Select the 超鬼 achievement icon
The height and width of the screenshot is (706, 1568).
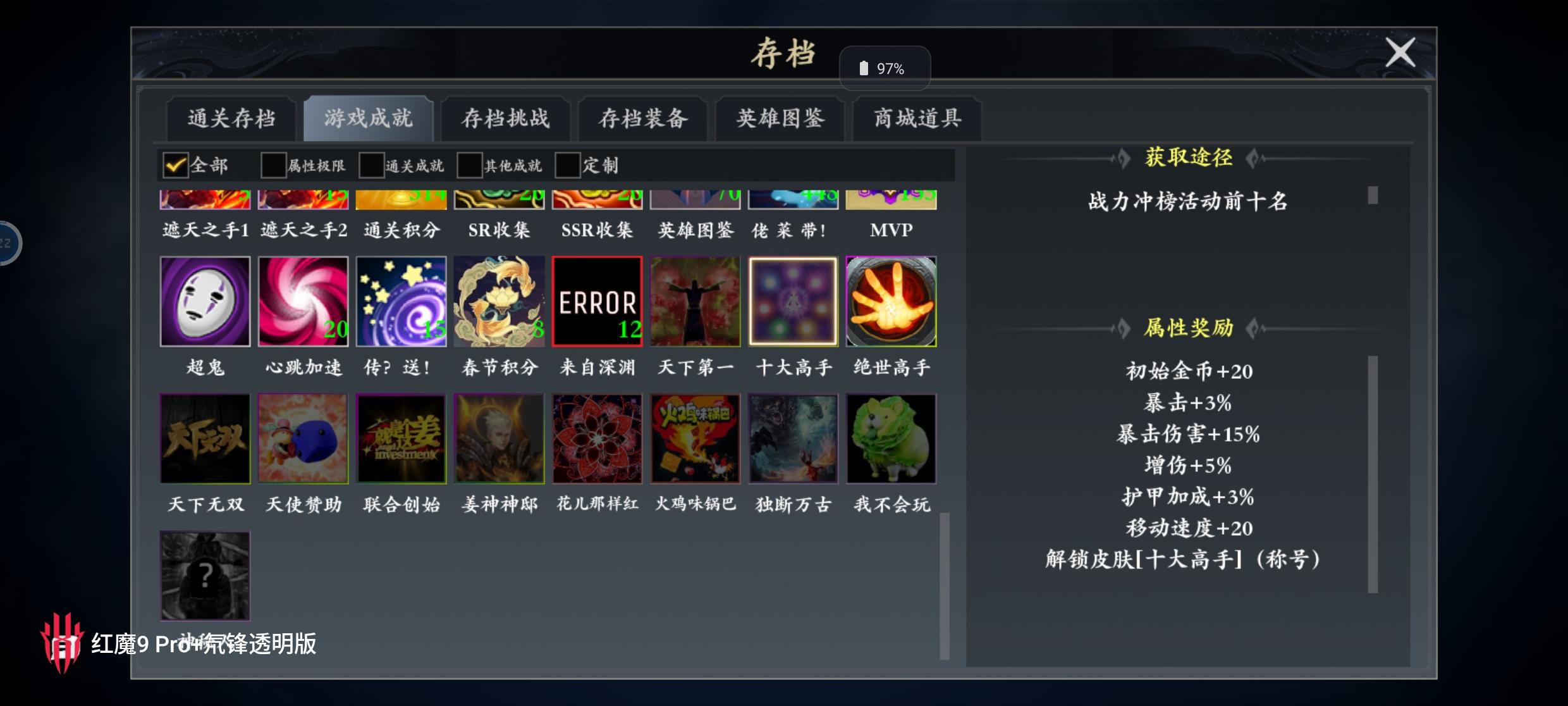(205, 301)
